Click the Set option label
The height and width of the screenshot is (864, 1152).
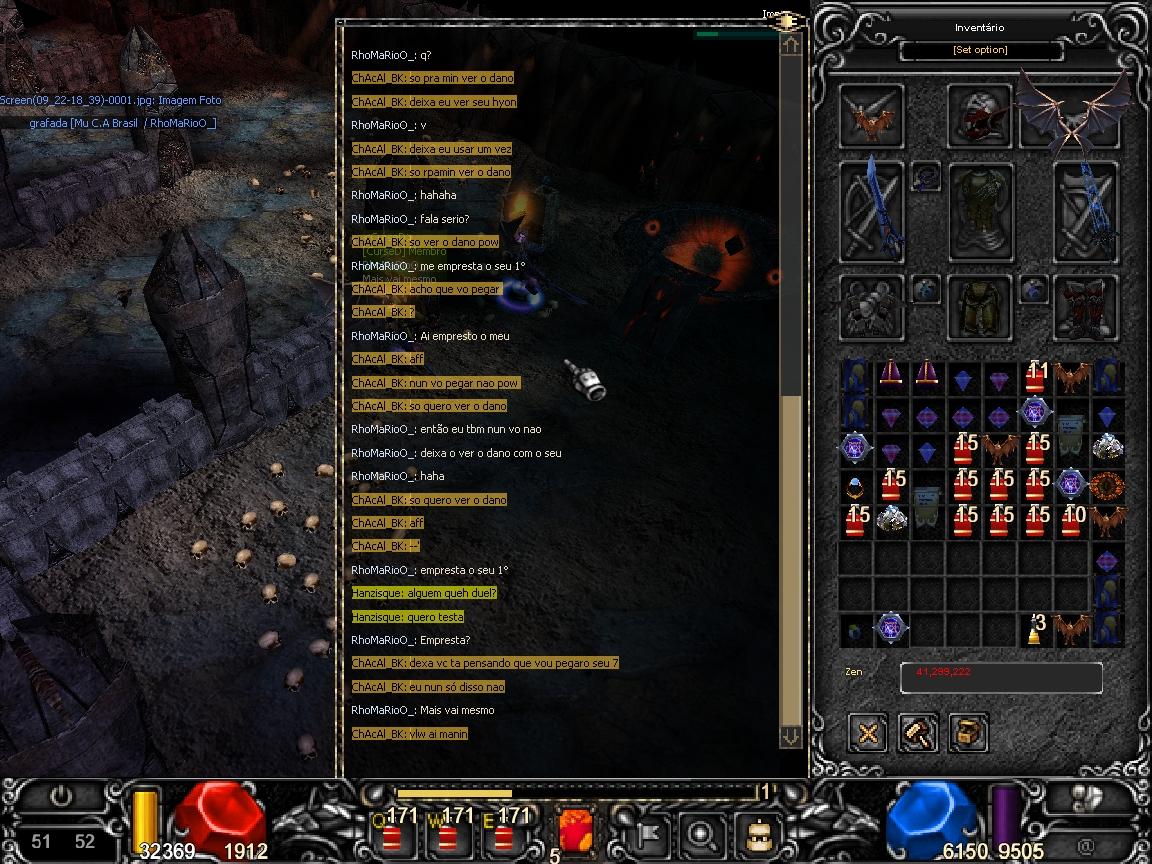tap(980, 50)
